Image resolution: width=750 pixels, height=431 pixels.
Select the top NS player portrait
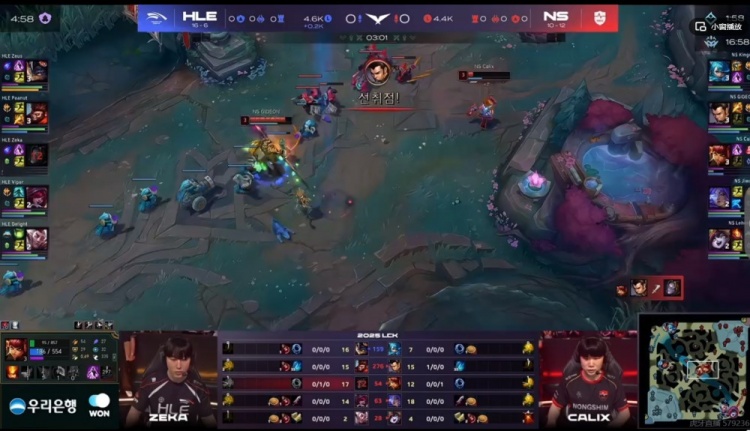pos(719,71)
